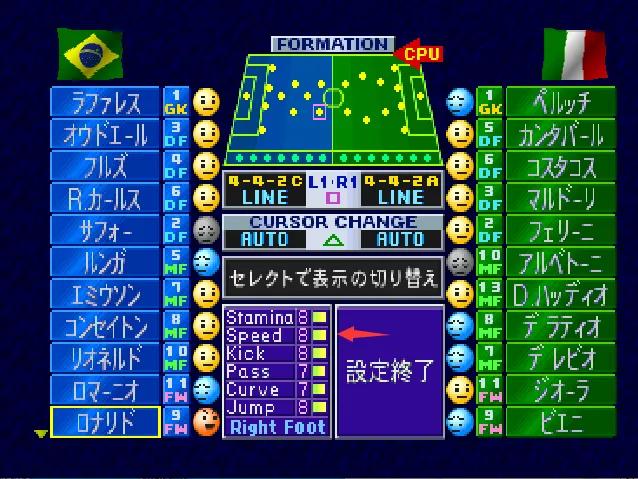Image resolution: width=638 pixels, height=479 pixels.
Task: Select Italy goalkeeper number 1 row
Action: pos(561,102)
